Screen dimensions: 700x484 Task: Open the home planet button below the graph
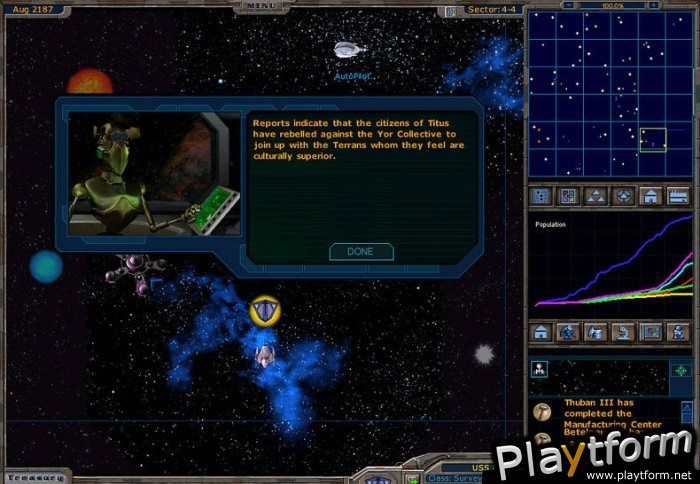pos(541,331)
